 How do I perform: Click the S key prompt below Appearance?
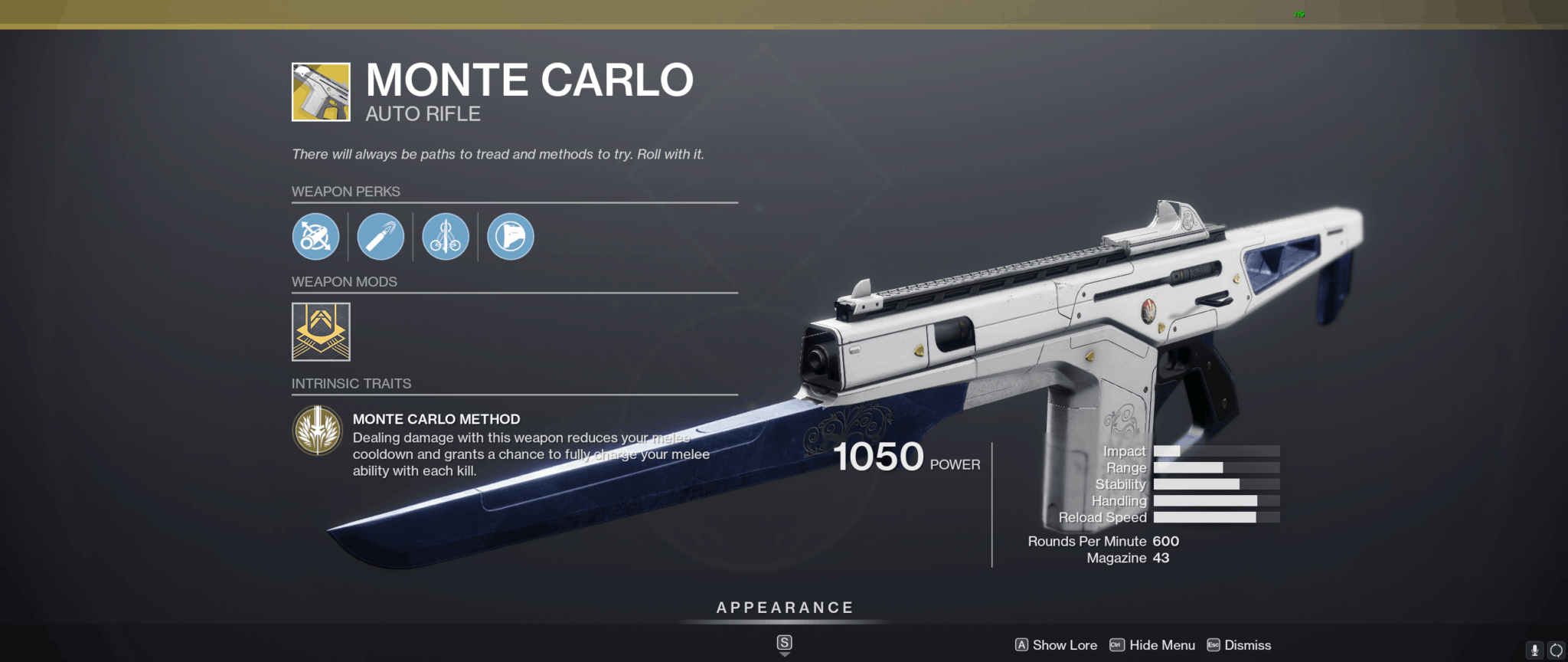pyautogui.click(x=784, y=644)
